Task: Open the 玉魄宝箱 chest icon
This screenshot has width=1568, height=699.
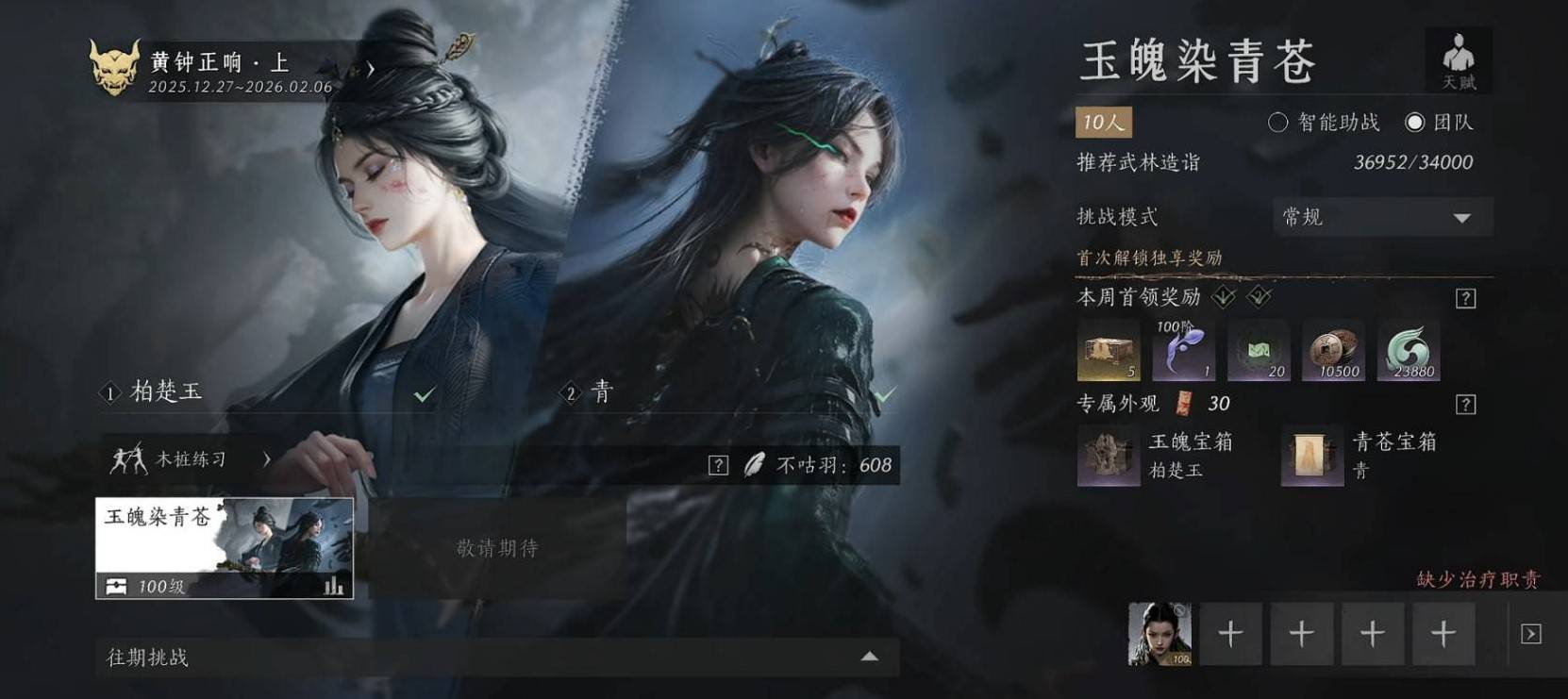Action: (x=1108, y=455)
